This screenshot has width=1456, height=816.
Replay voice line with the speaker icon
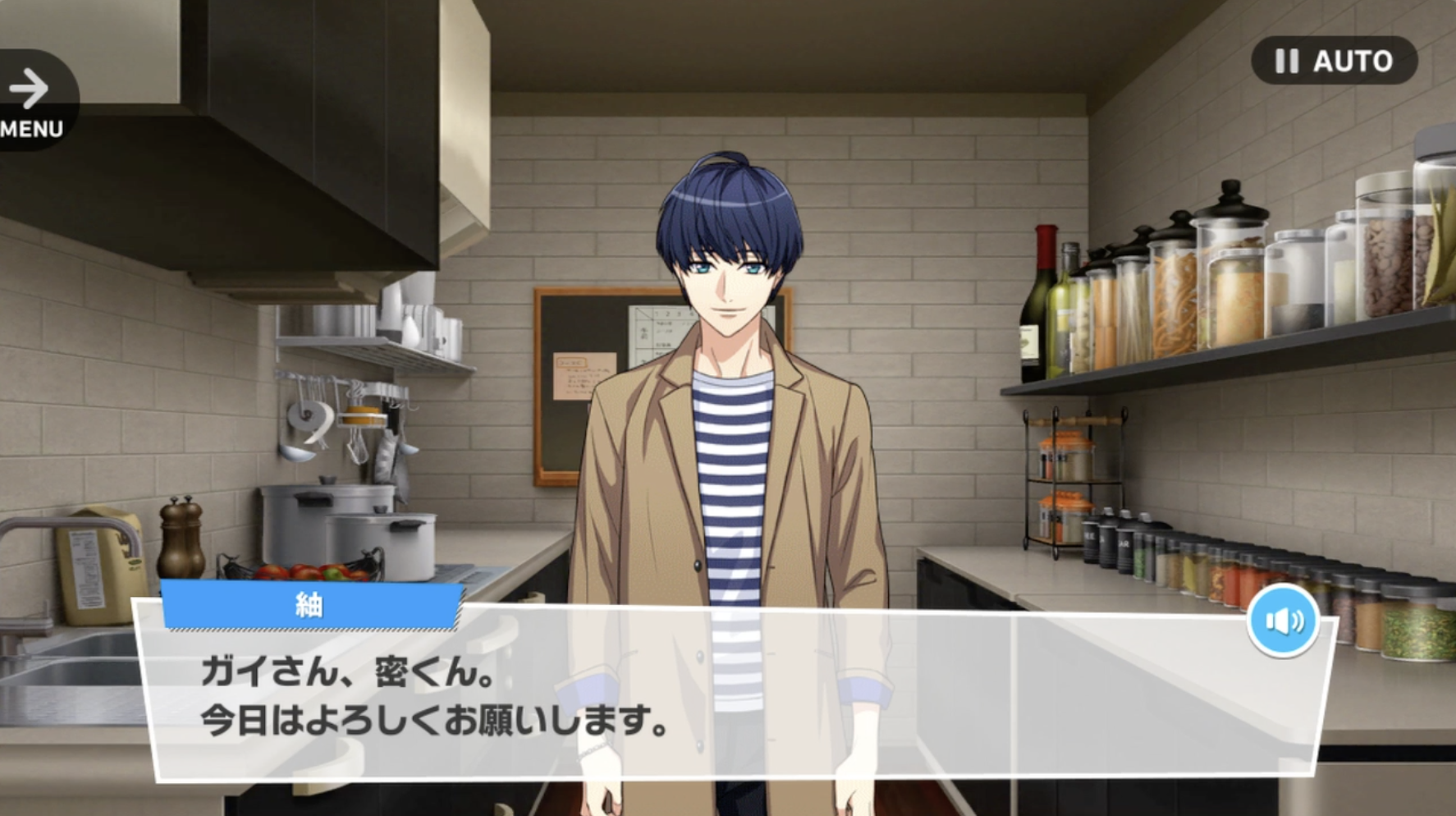1283,621
